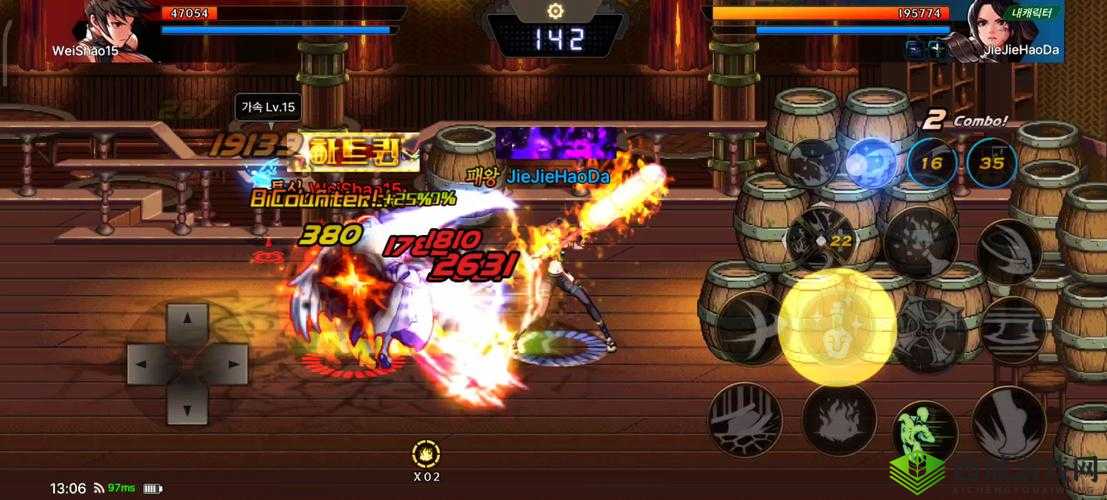The image size is (1107, 500).
Task: Select the skill on 16 cooldown
Action: (x=932, y=162)
